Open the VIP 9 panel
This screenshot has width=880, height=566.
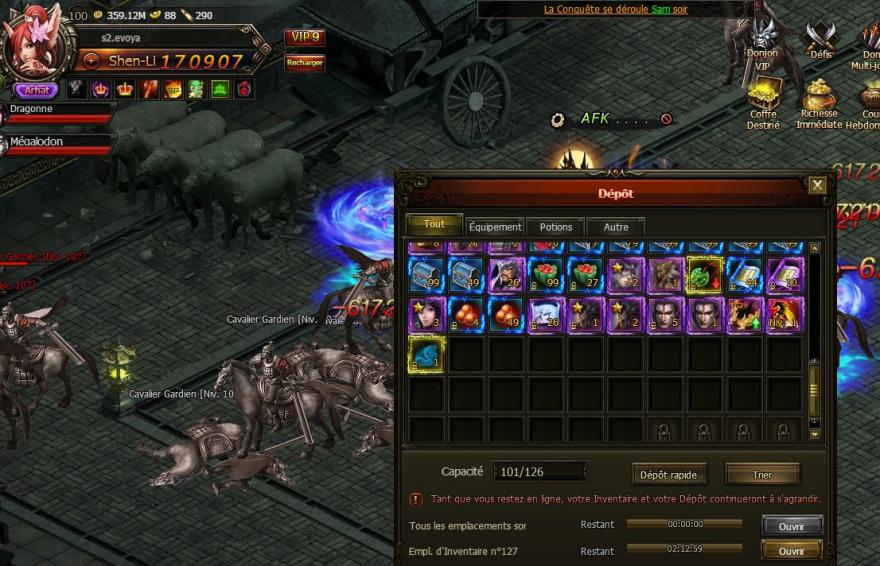304,38
